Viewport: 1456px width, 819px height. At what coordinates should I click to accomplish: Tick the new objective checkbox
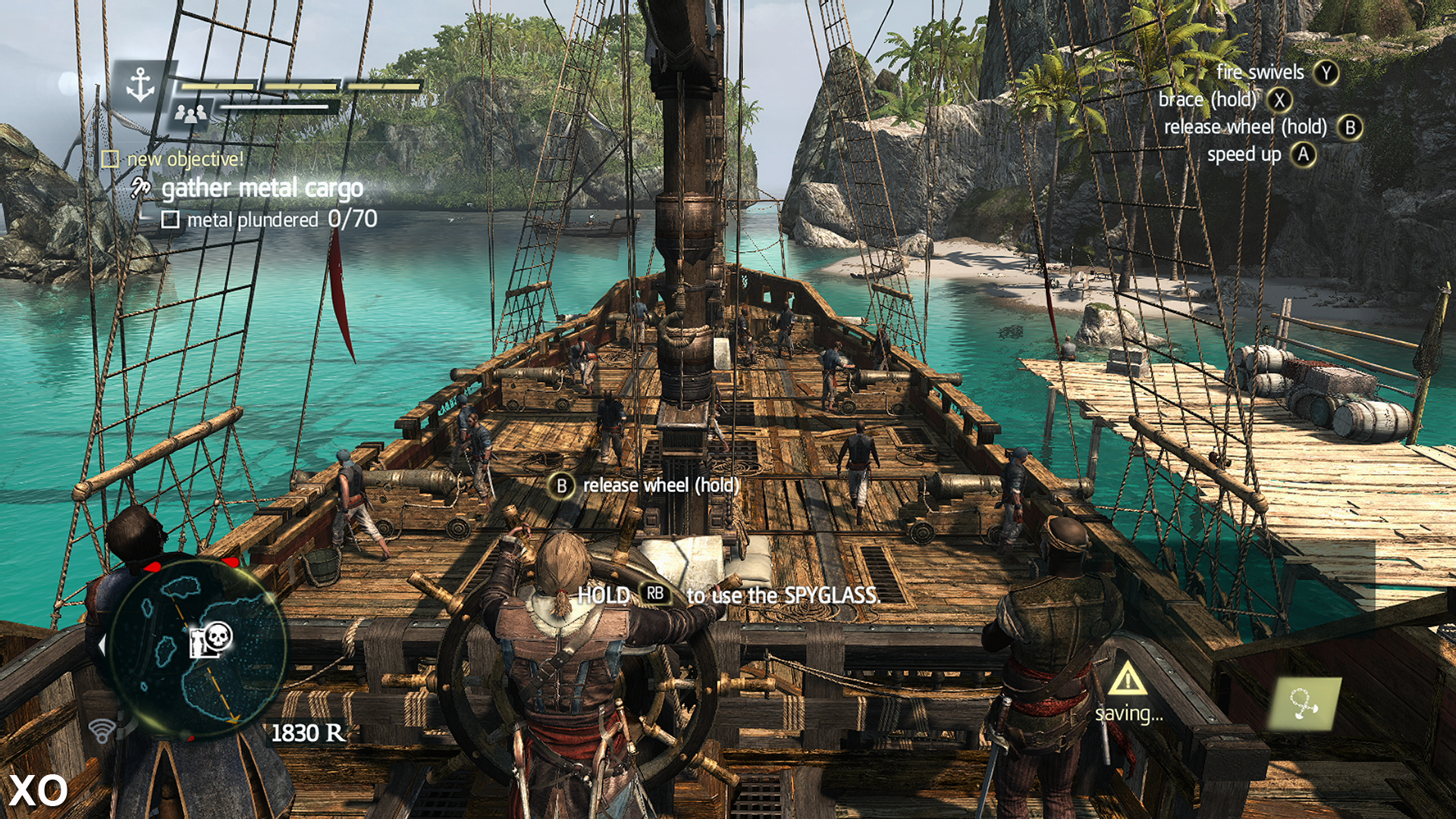[x=111, y=159]
